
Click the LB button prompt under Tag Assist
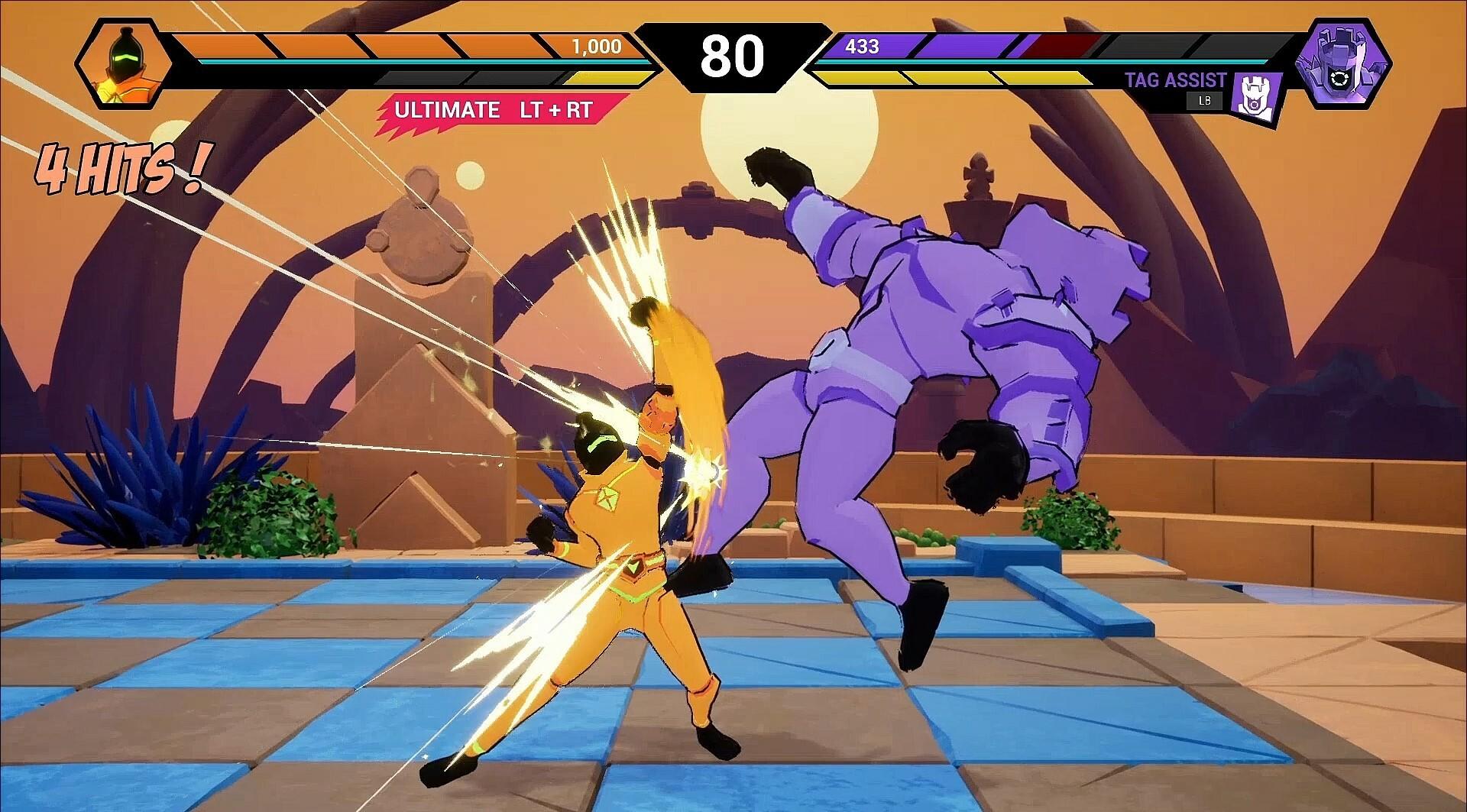[x=1203, y=101]
